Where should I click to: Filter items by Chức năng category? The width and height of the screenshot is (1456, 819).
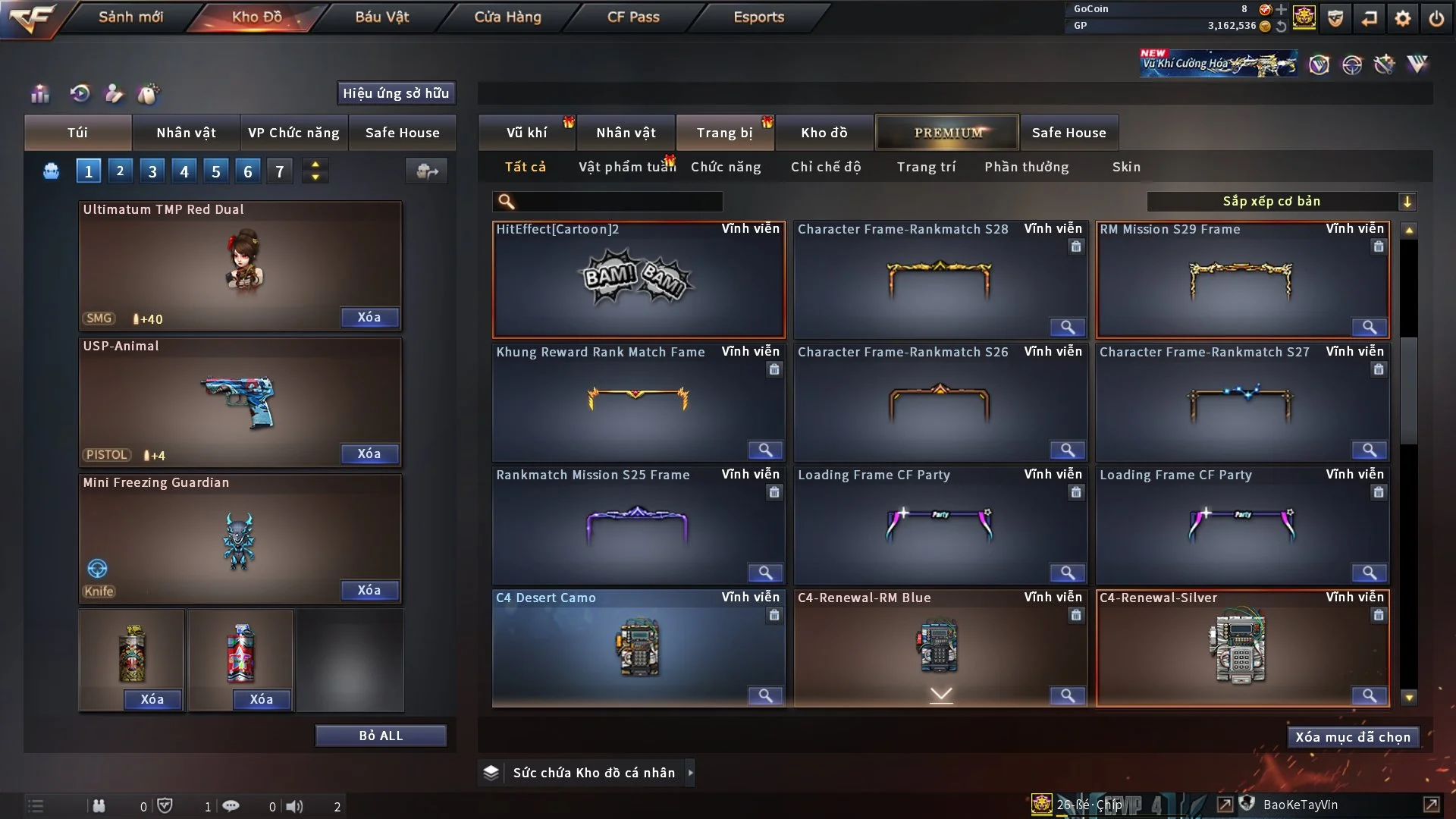pyautogui.click(x=726, y=167)
